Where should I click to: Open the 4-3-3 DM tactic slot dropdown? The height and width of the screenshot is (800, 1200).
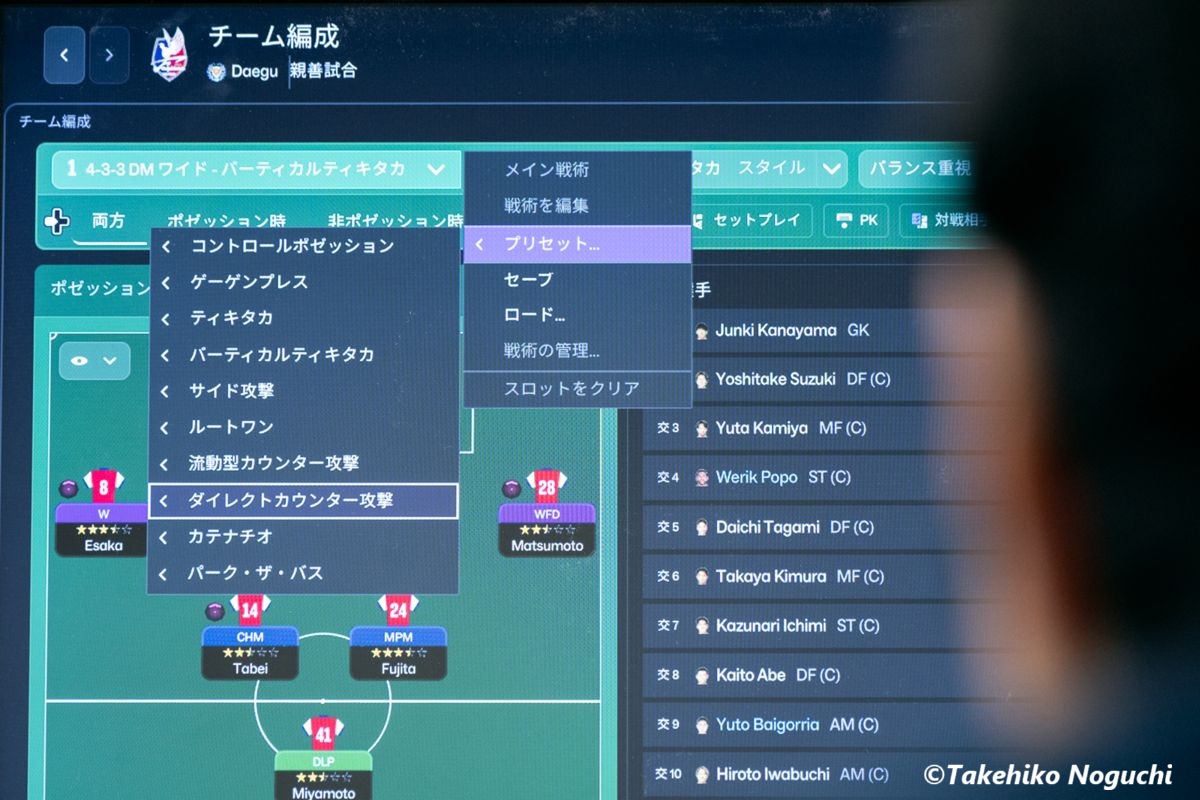point(435,169)
